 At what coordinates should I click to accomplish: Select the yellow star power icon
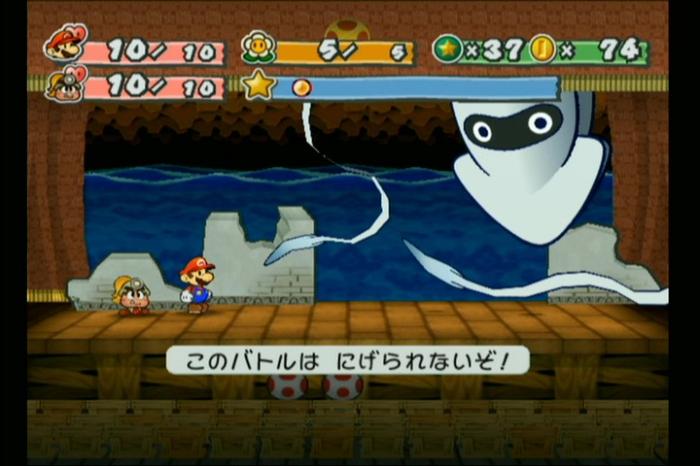tap(258, 85)
